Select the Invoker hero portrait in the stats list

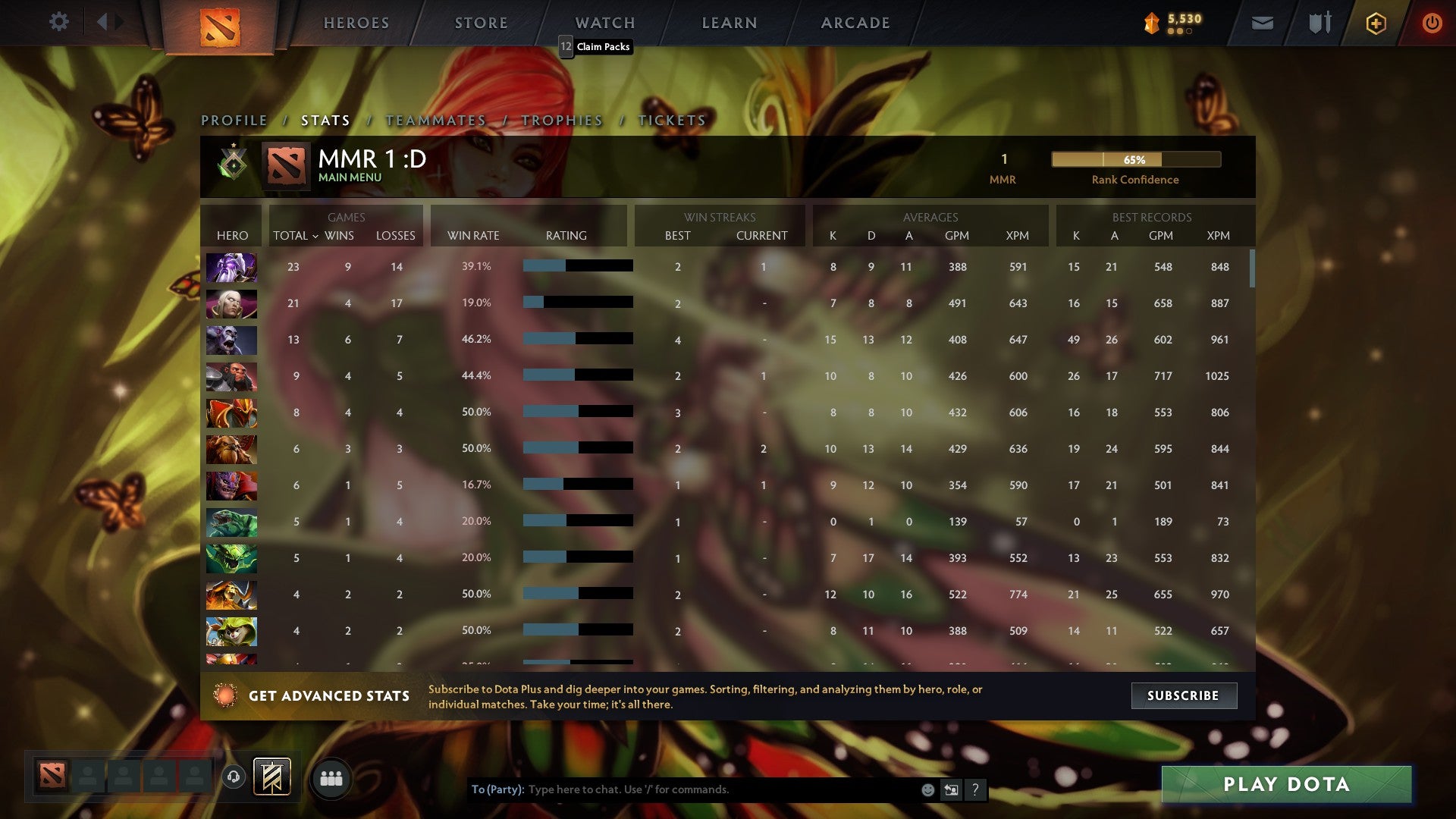pyautogui.click(x=231, y=303)
